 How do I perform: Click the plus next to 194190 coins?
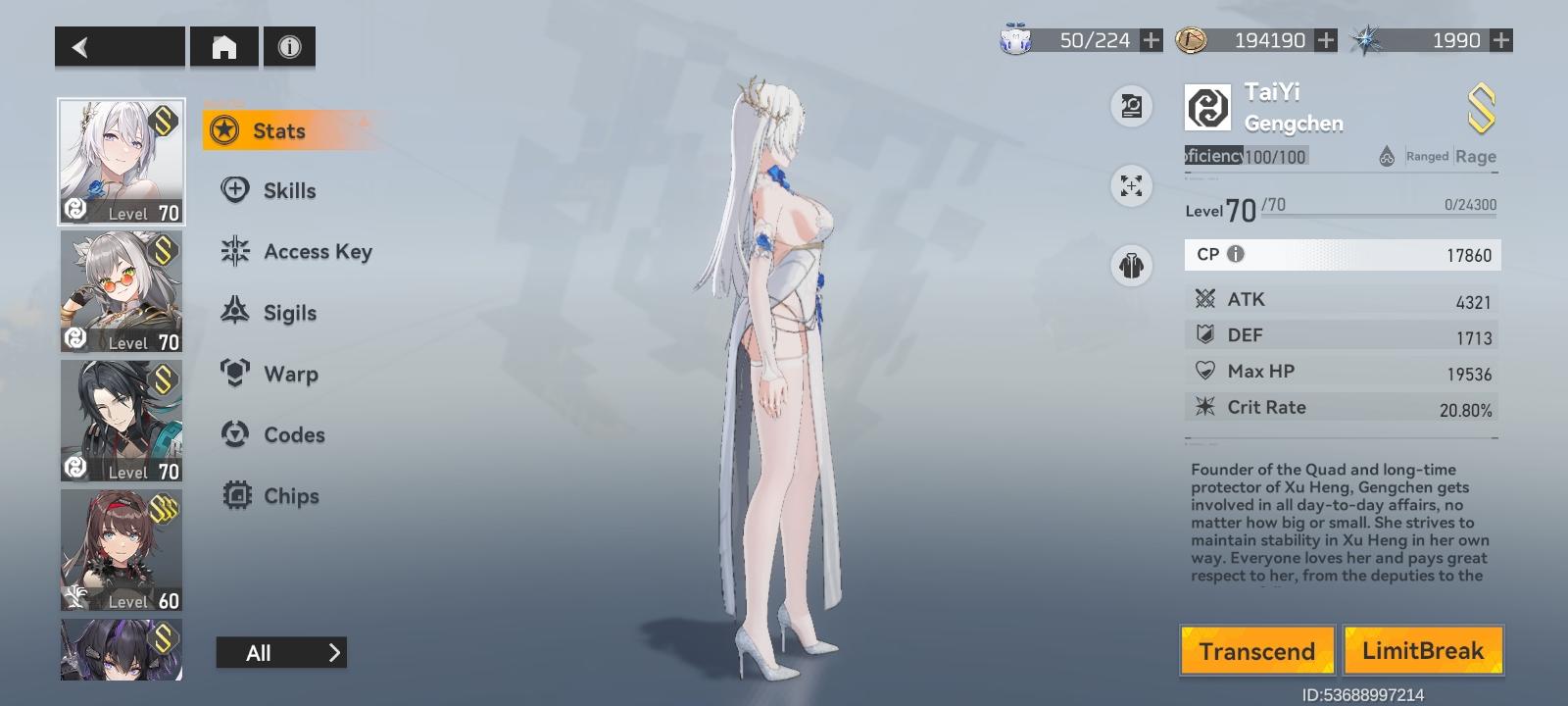point(1325,41)
